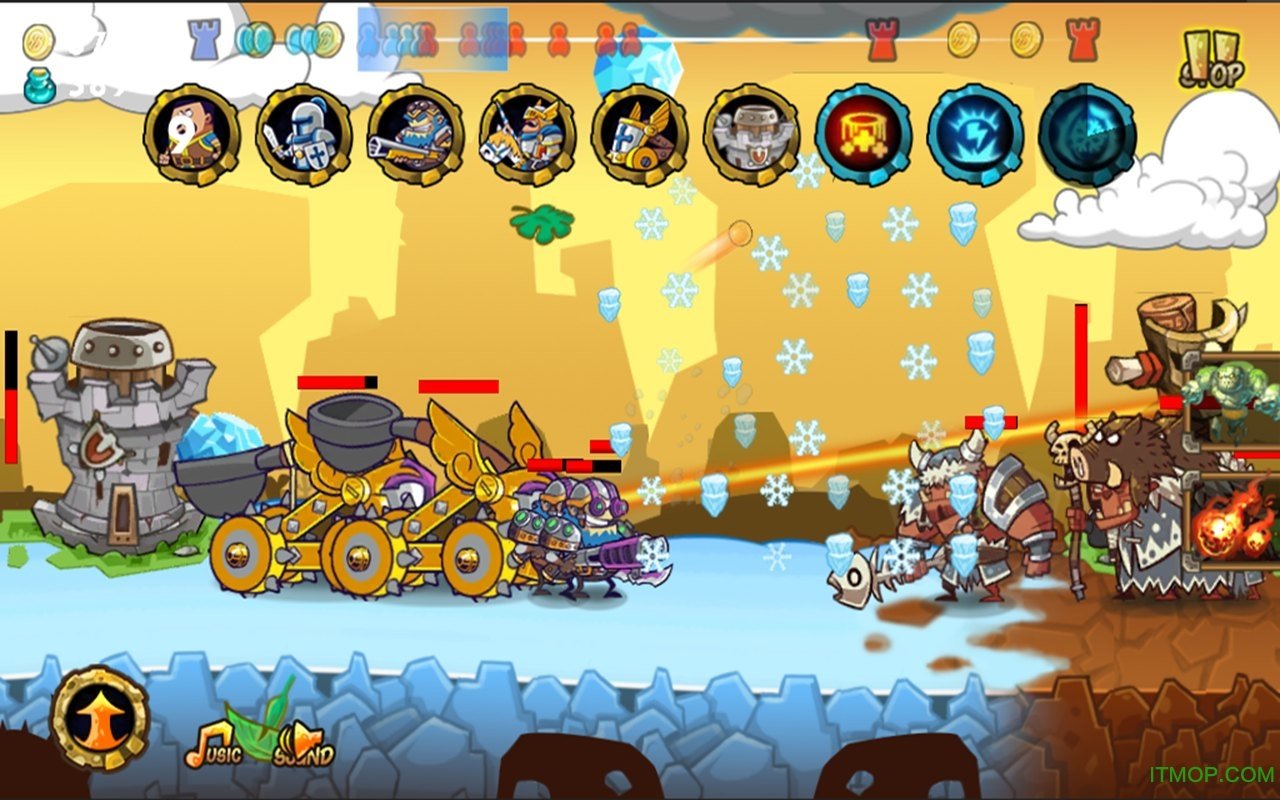The width and height of the screenshot is (1280, 800).
Task: Summon the goggled cannon gunner unit
Action: [415, 134]
